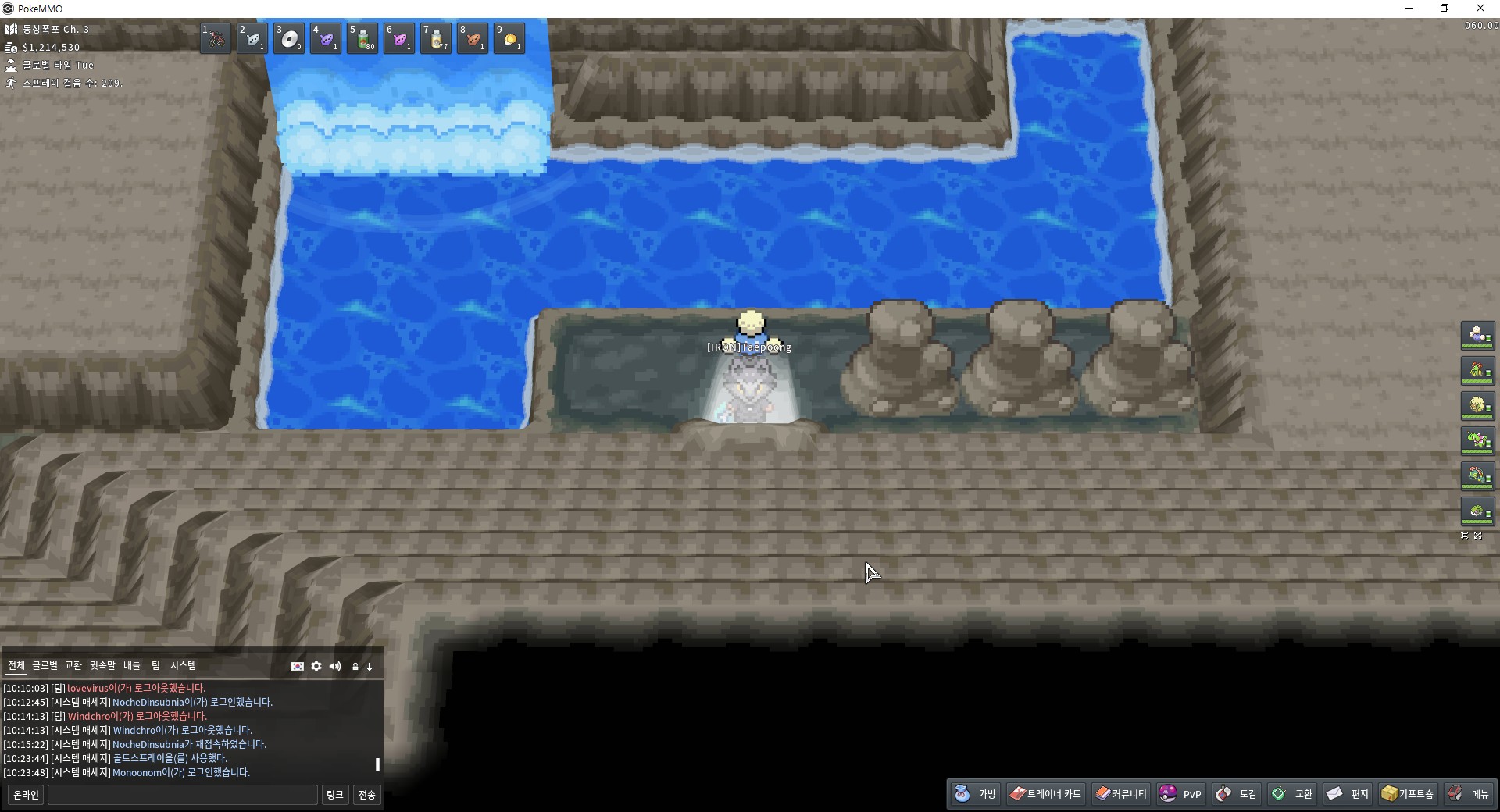Toggle the chat sound speaker icon
Image resolution: width=1500 pixels, height=812 pixels.
335,666
